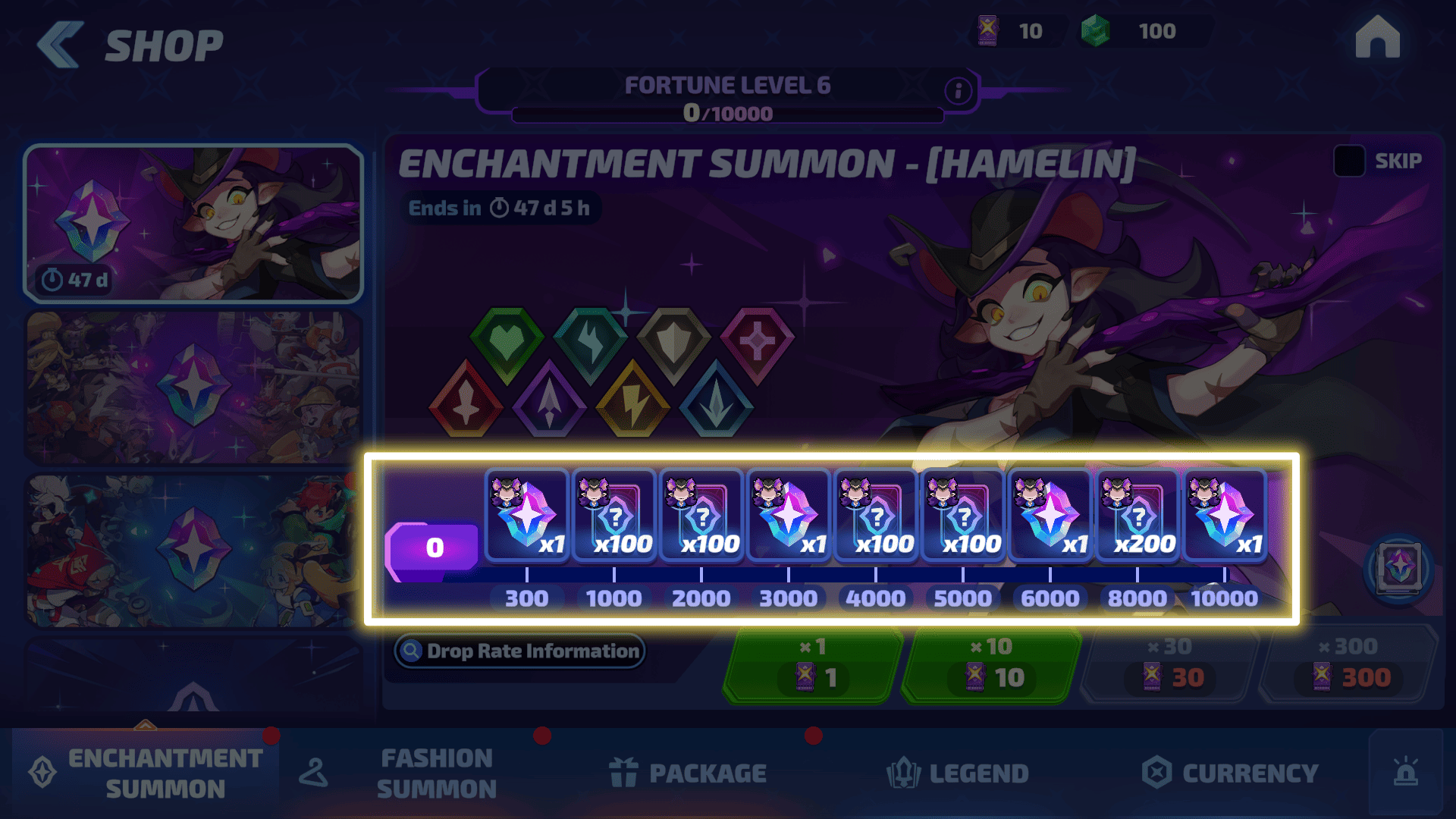Viewport: 1456px width, 819px height.
Task: Select the 8000 milestone x200 reward
Action: pos(1137,516)
